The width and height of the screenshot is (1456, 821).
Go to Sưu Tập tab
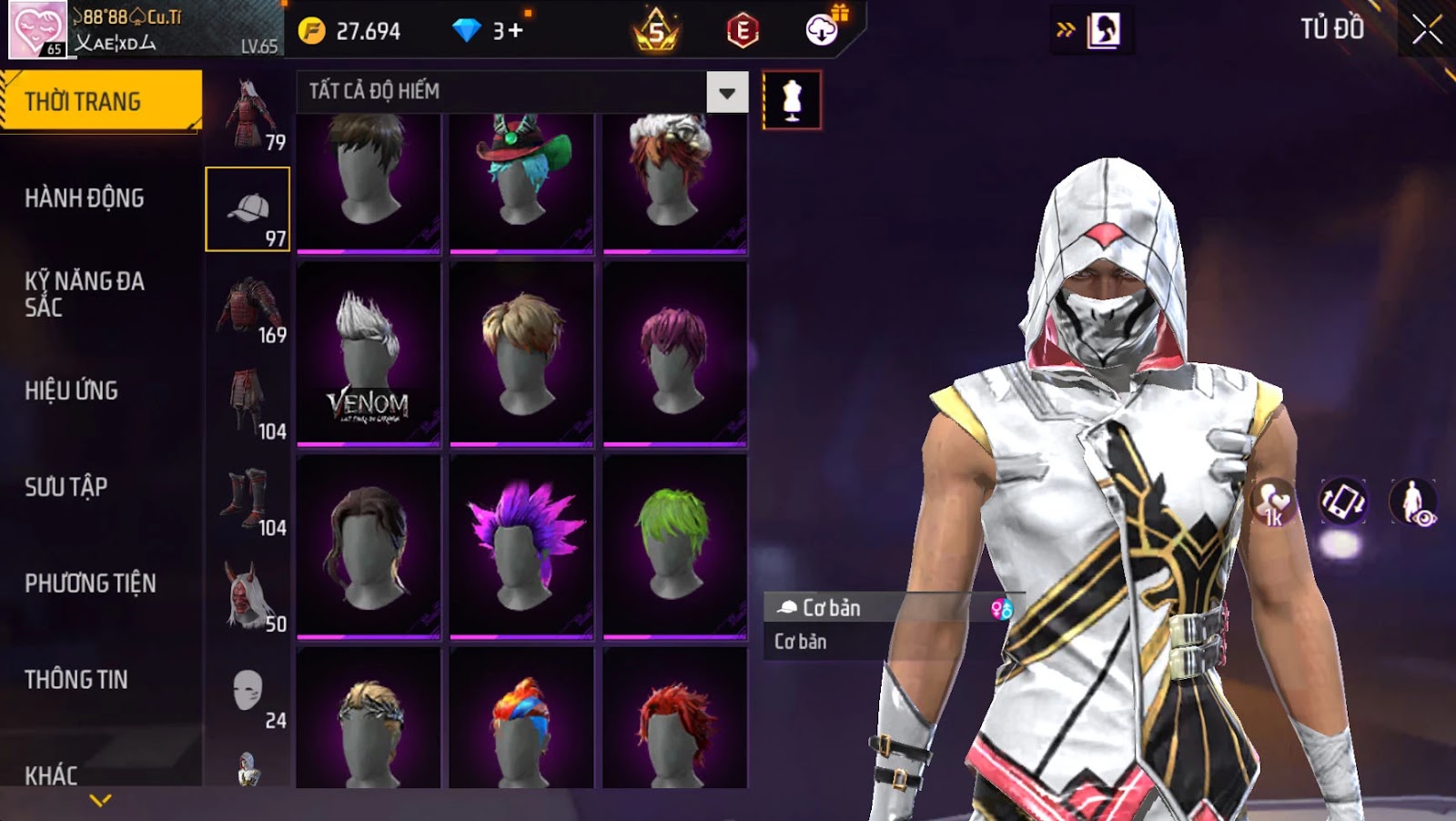66,487
